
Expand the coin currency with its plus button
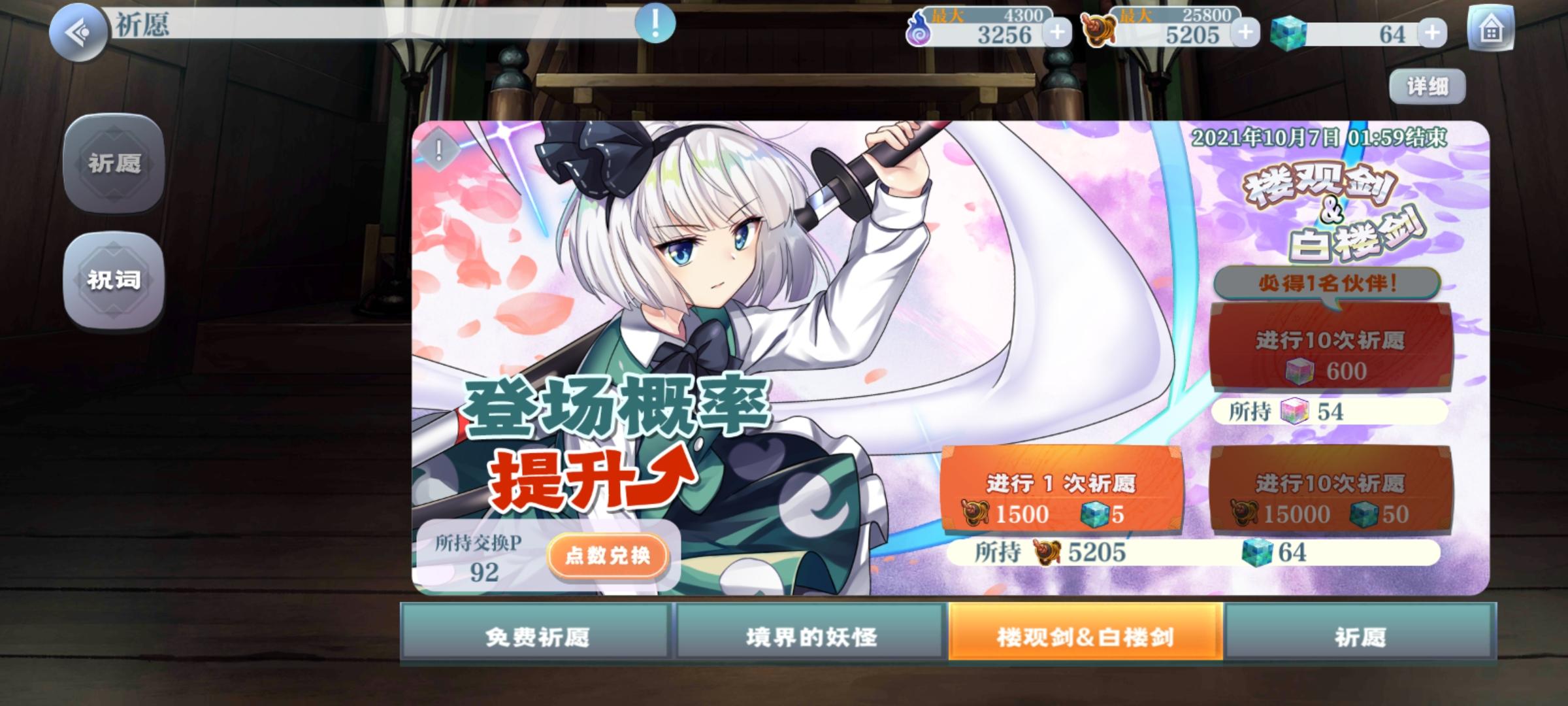tap(1244, 31)
